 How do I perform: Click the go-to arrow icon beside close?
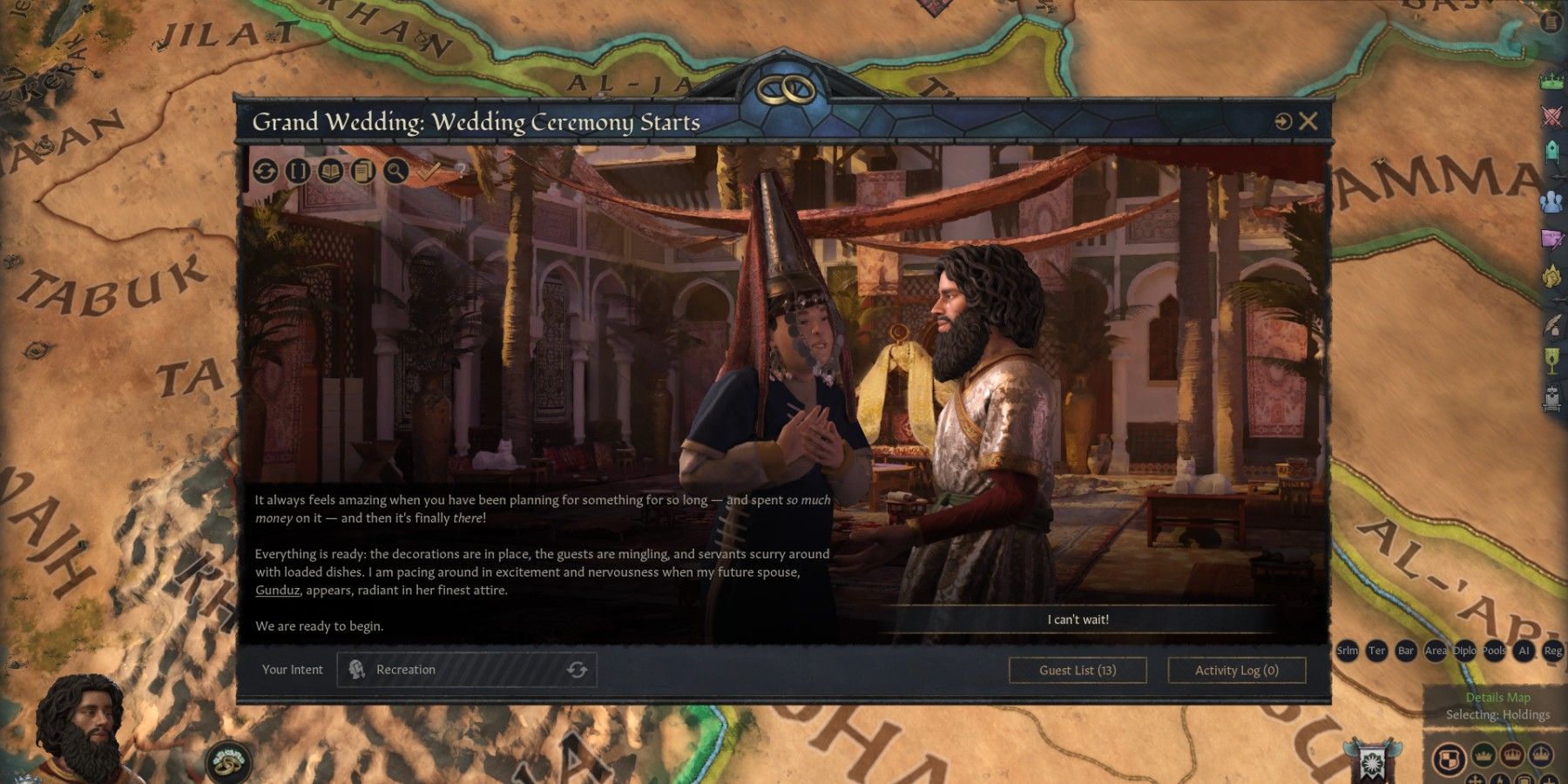pyautogui.click(x=1282, y=122)
